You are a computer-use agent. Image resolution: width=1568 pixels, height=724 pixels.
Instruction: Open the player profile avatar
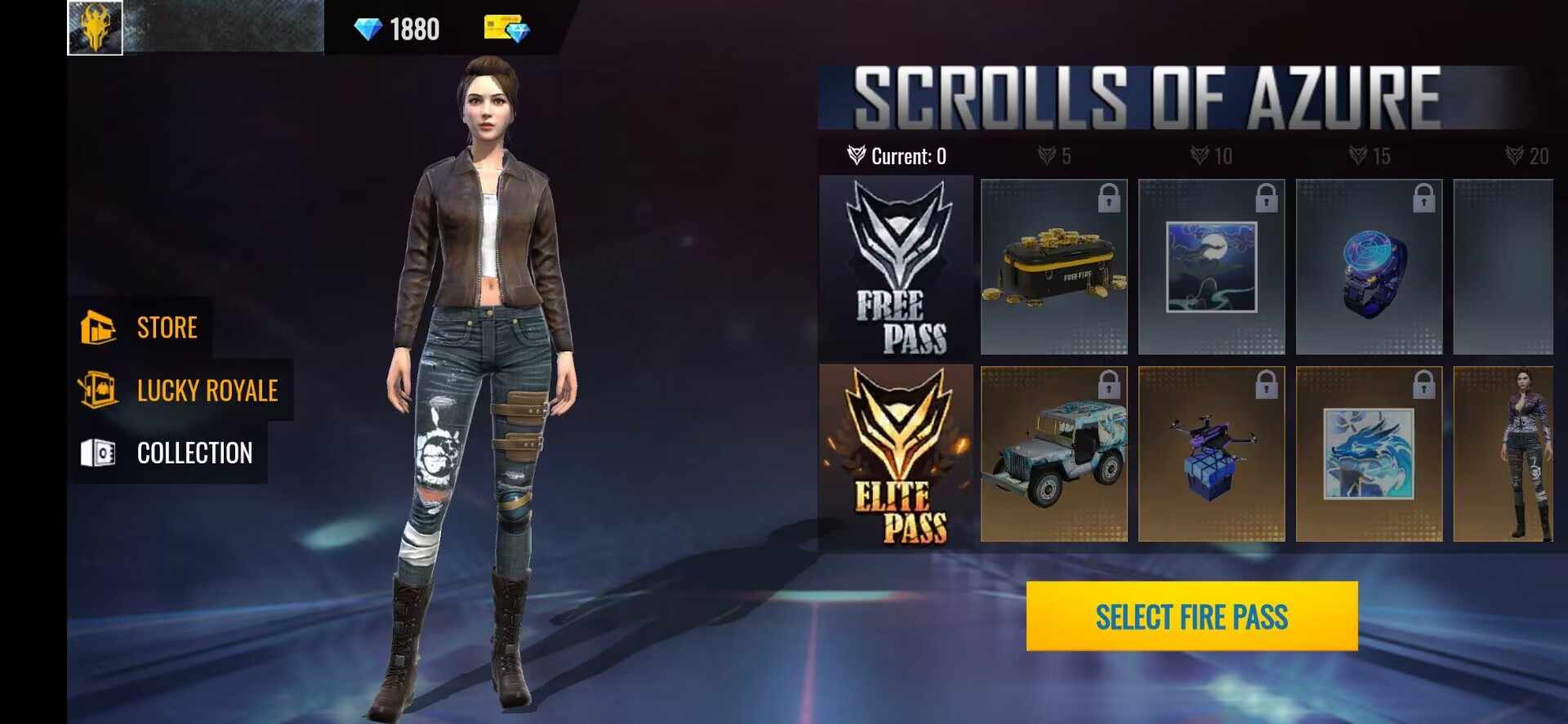(x=96, y=28)
